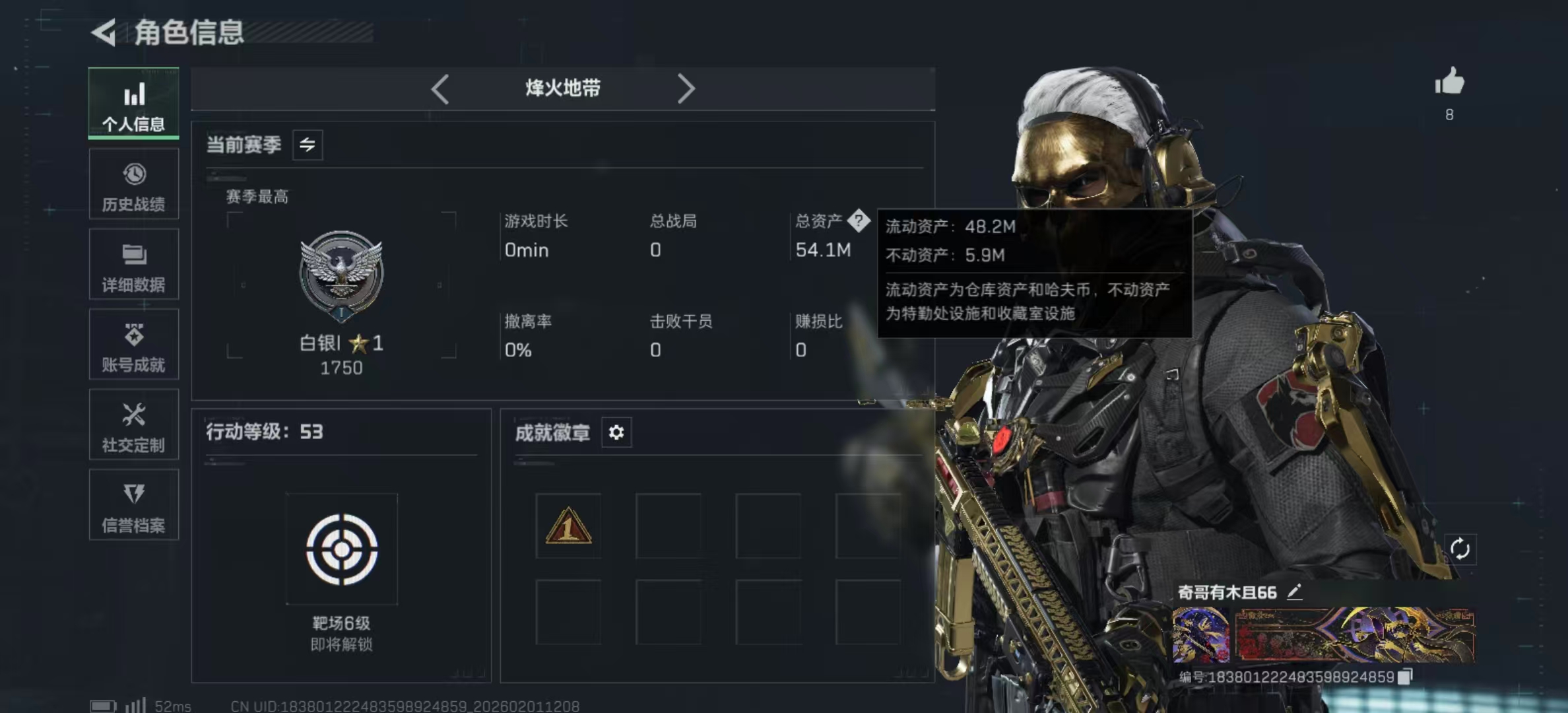Open the 赛季最高 rank emblem

click(341, 275)
